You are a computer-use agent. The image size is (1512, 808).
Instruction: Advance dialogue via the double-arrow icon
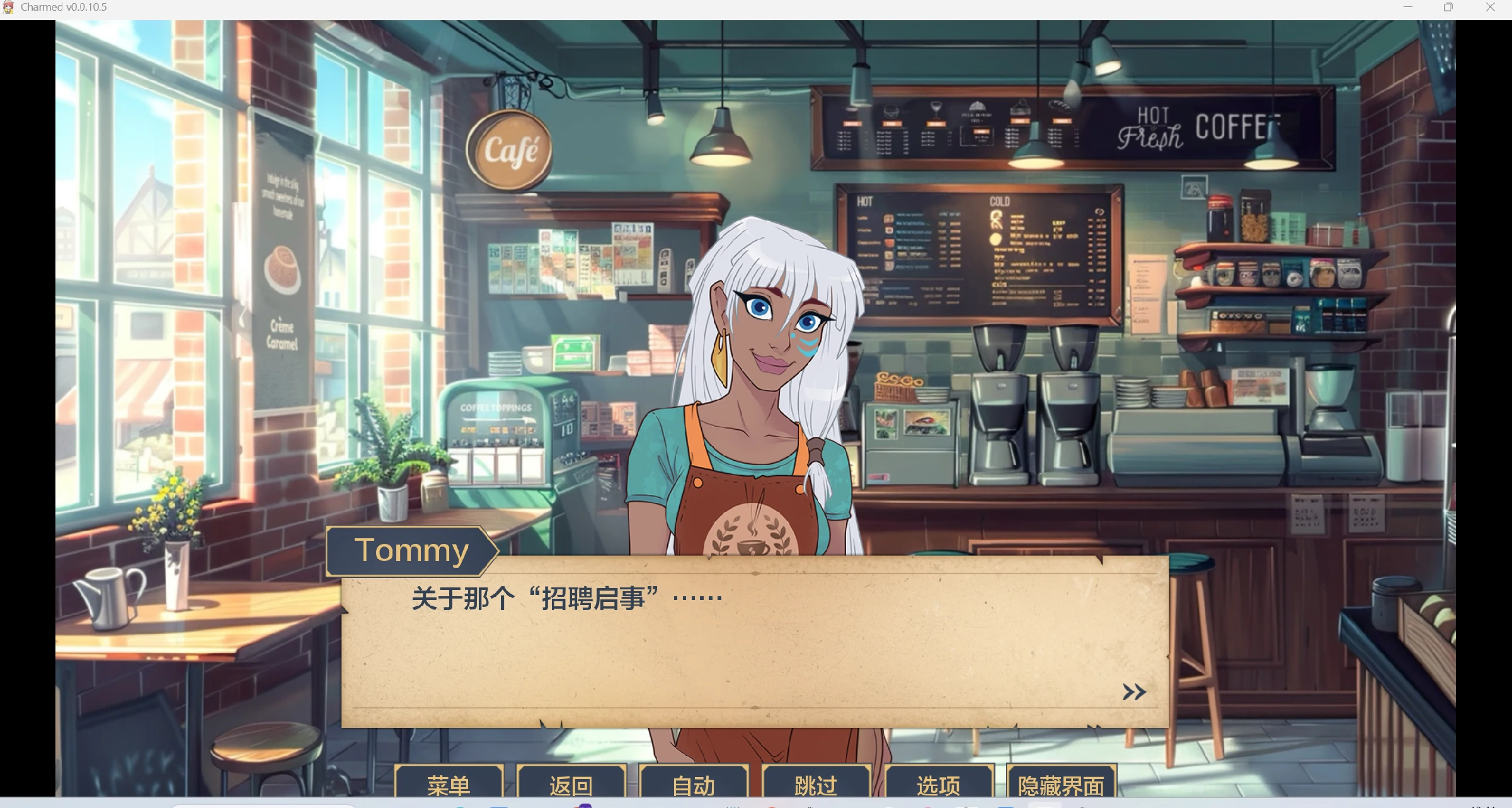tap(1134, 692)
